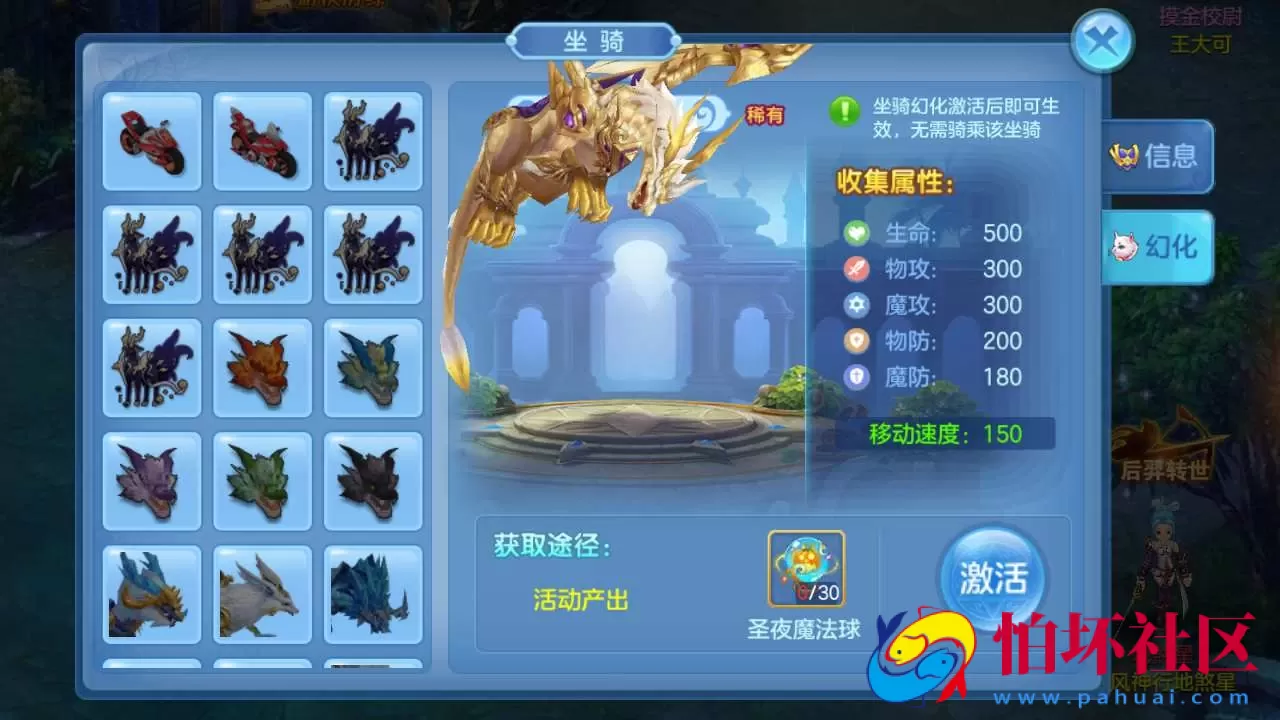Switch to the 信息 (Info) tab
Screen dimensions: 1280x720
click(x=1157, y=158)
